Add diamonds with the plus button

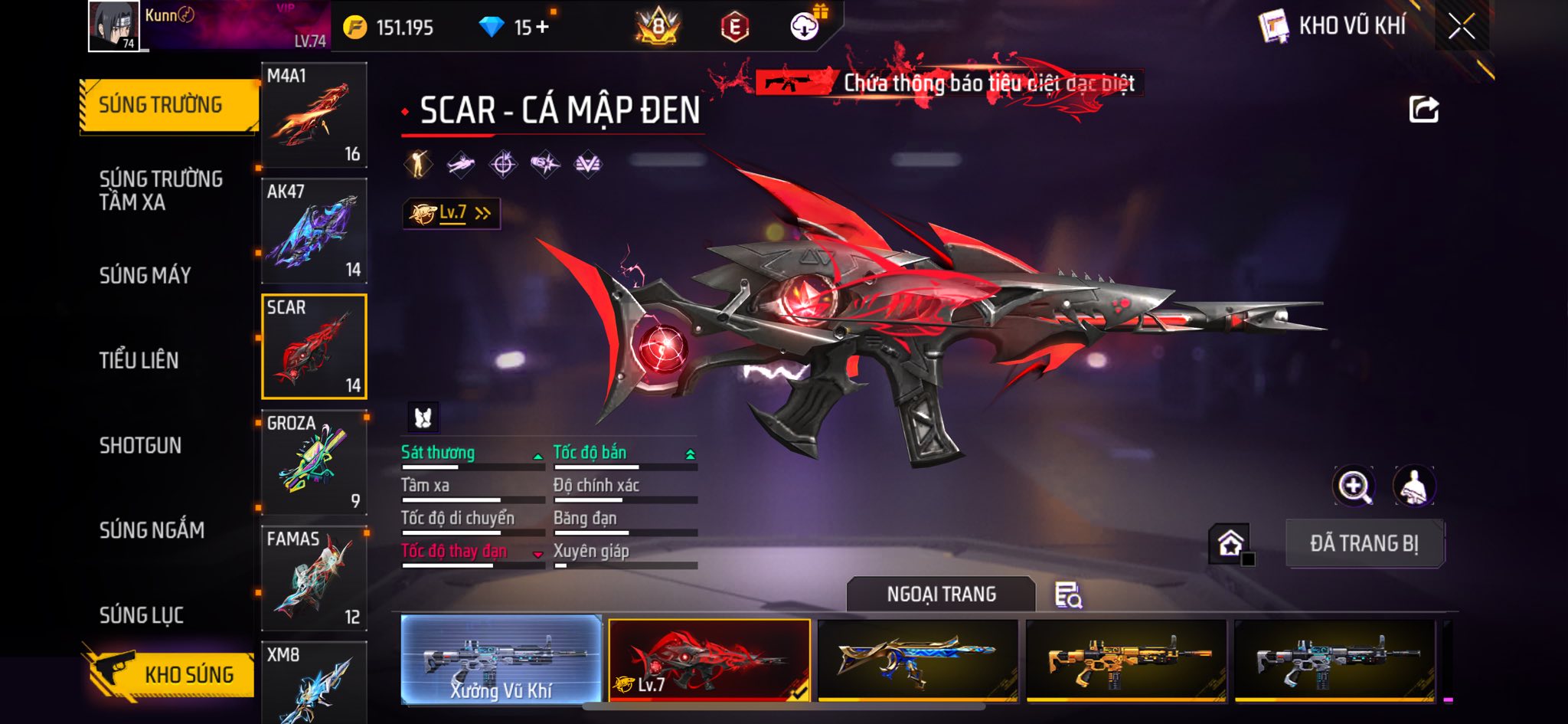click(x=543, y=28)
